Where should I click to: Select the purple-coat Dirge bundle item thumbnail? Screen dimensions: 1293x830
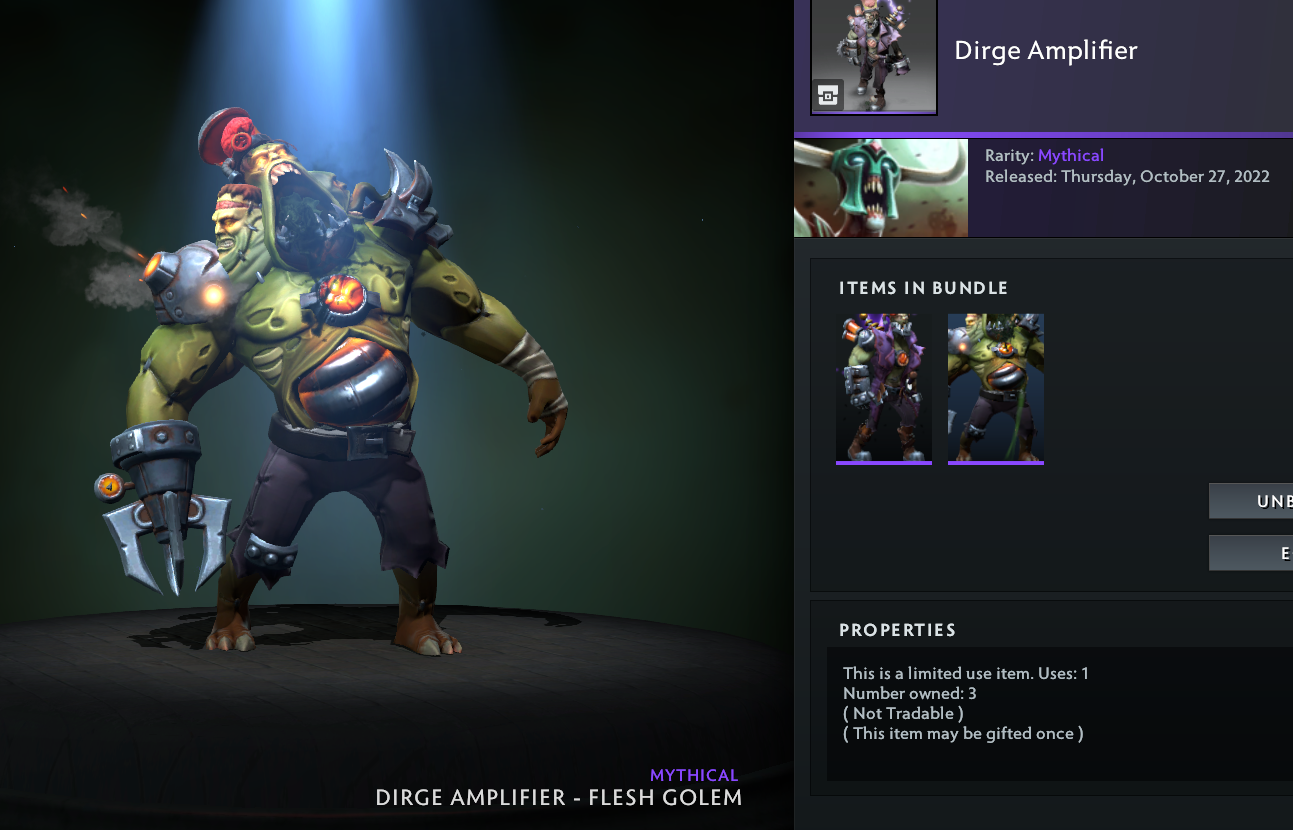(884, 387)
